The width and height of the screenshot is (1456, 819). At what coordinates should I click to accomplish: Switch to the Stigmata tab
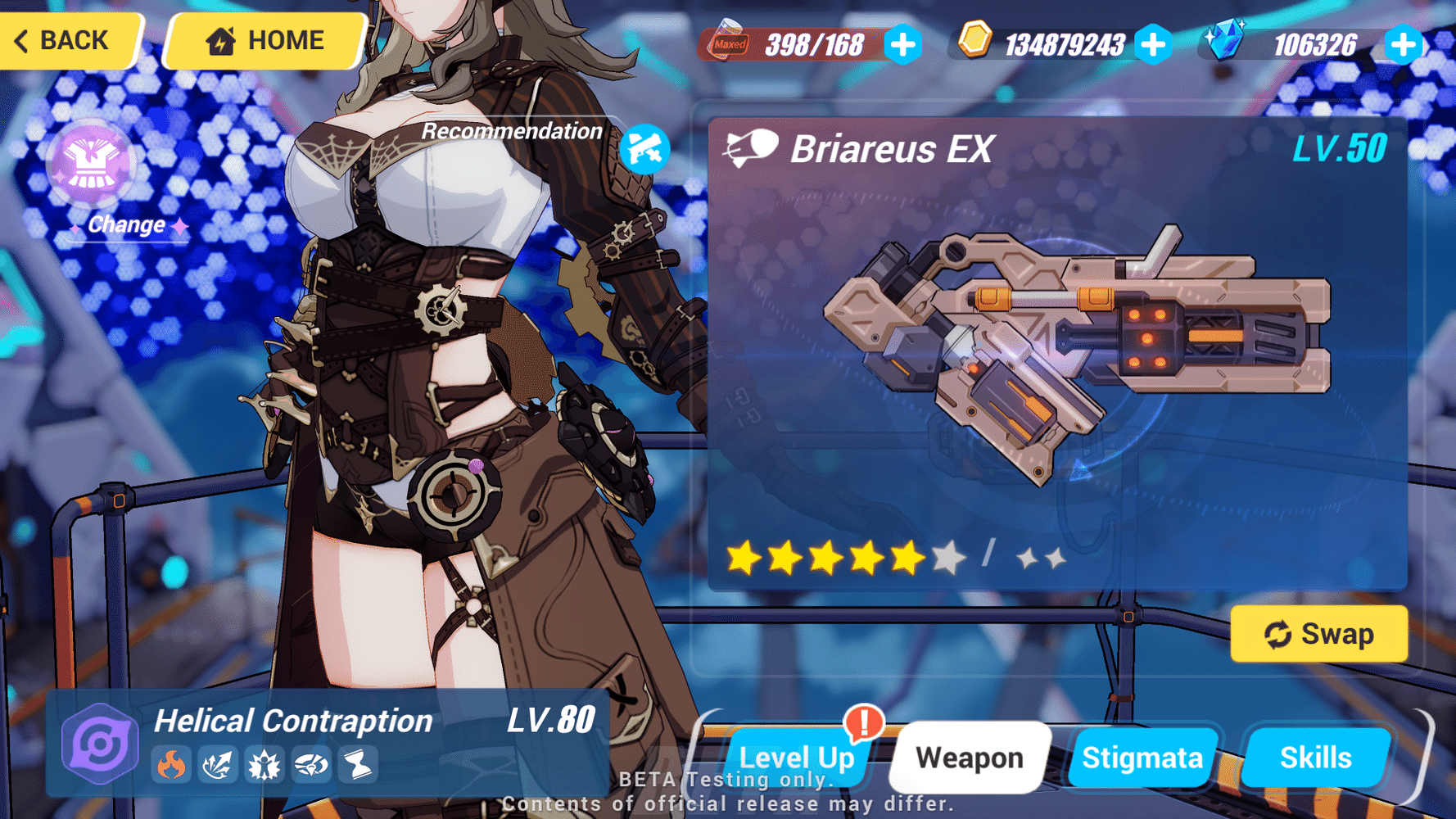tap(1143, 757)
